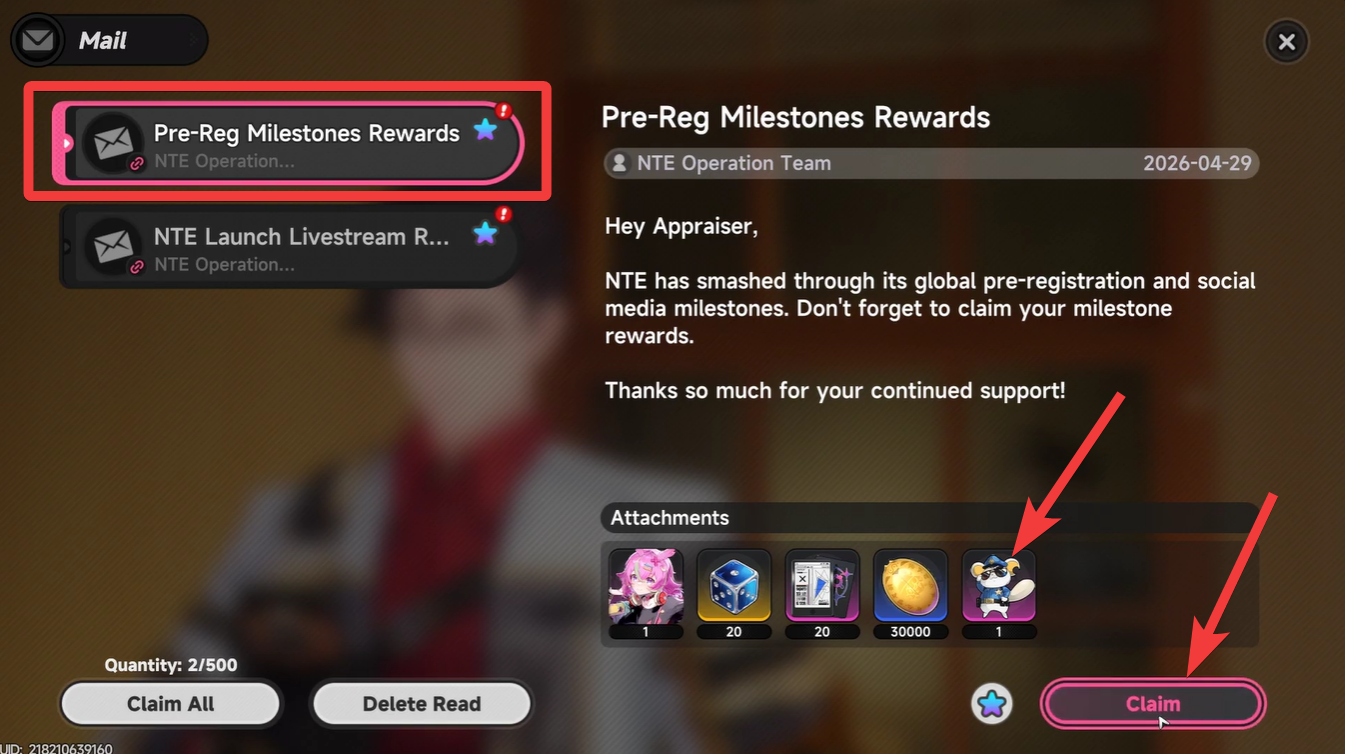Toggle the favorite star on Pre-Reg mail
Viewport: 1345px width, 754px height.
click(486, 128)
